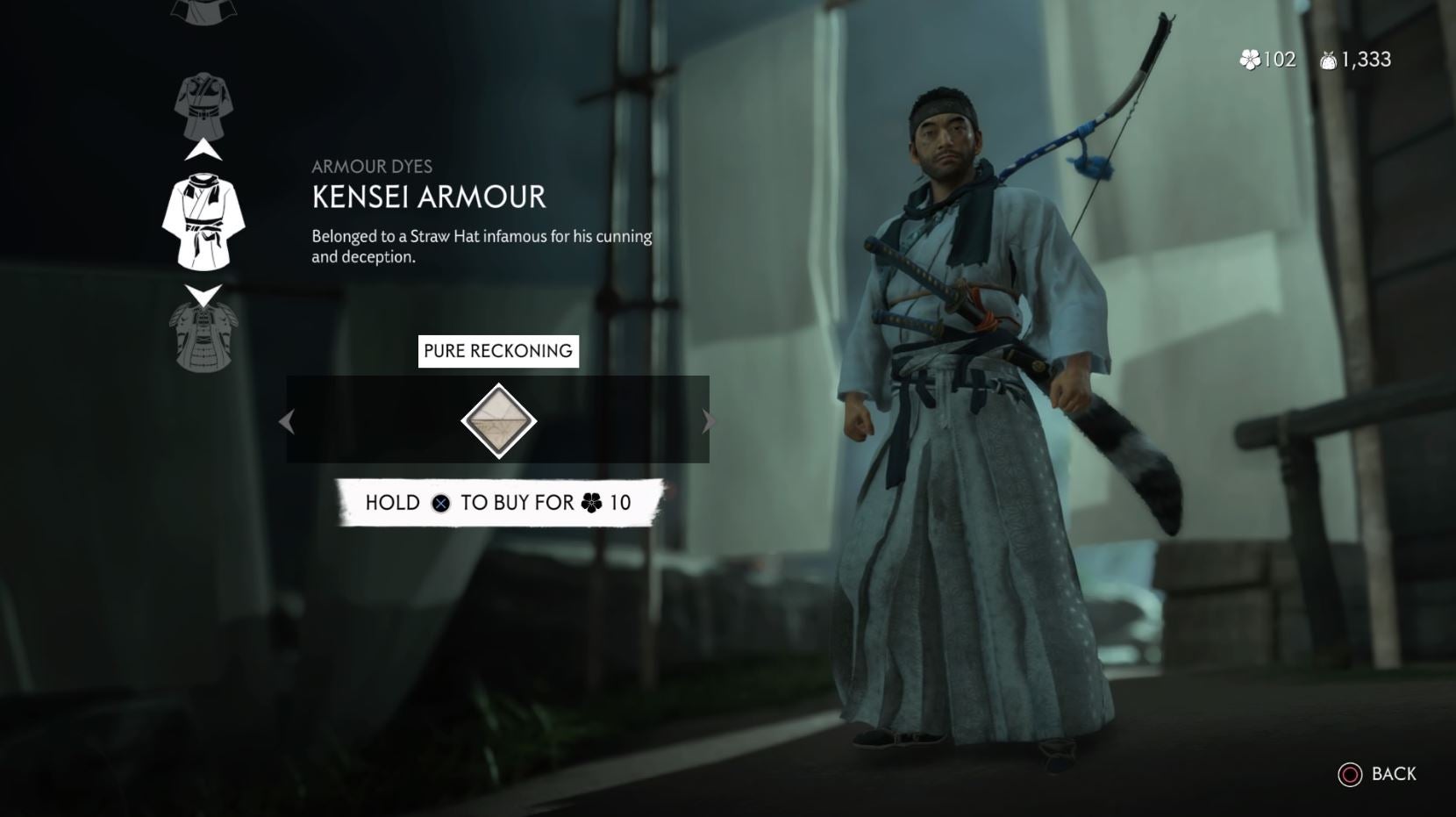Image resolution: width=1456 pixels, height=817 pixels.
Task: Click the flower count reading 102
Action: 1278,60
